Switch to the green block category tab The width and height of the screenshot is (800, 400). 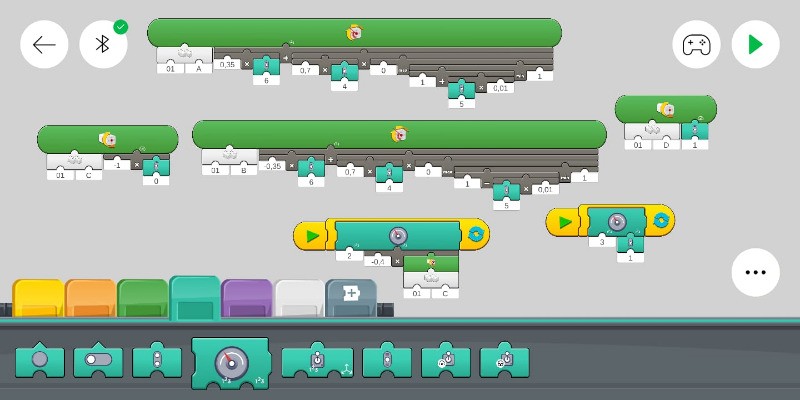[x=143, y=299]
